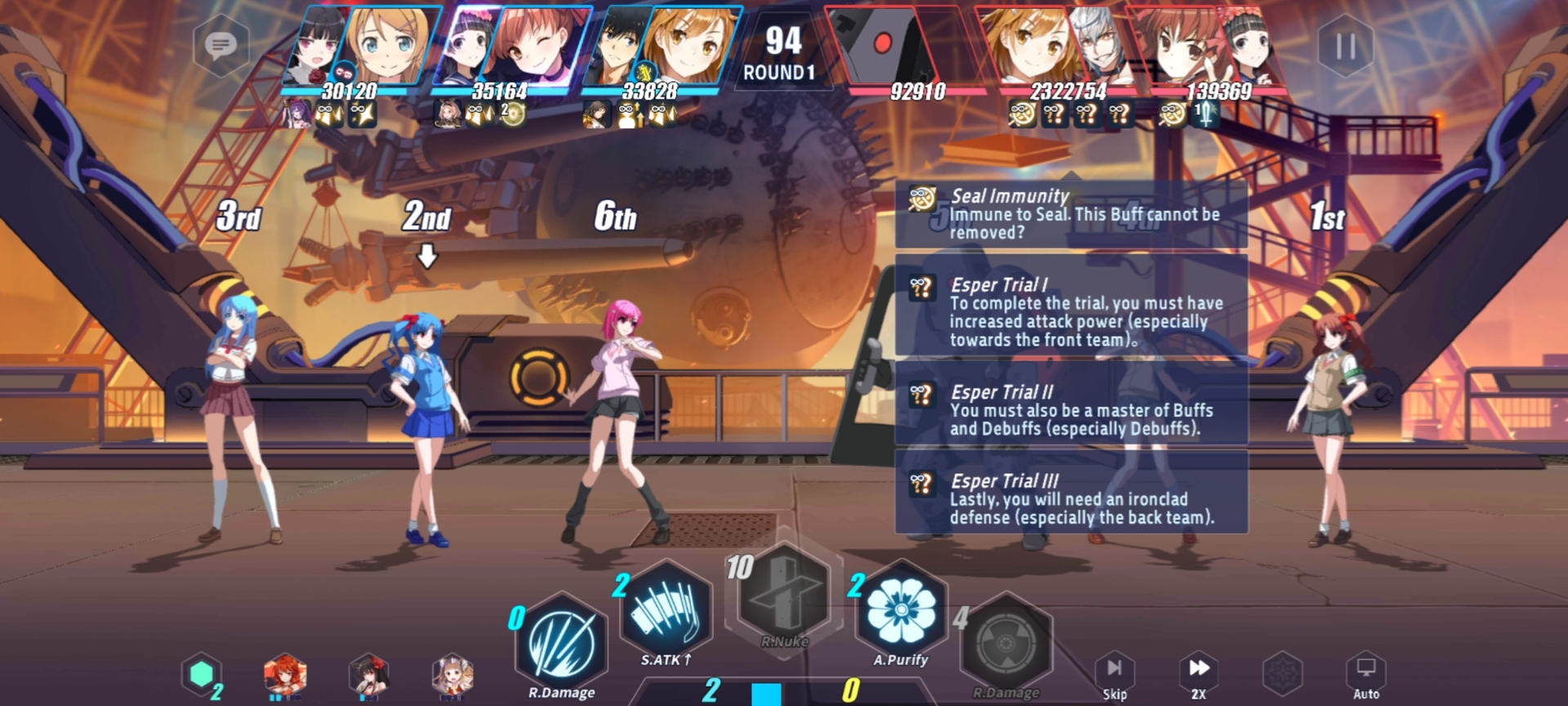Pause the battle
The height and width of the screenshot is (706, 1568).
pyautogui.click(x=1345, y=46)
